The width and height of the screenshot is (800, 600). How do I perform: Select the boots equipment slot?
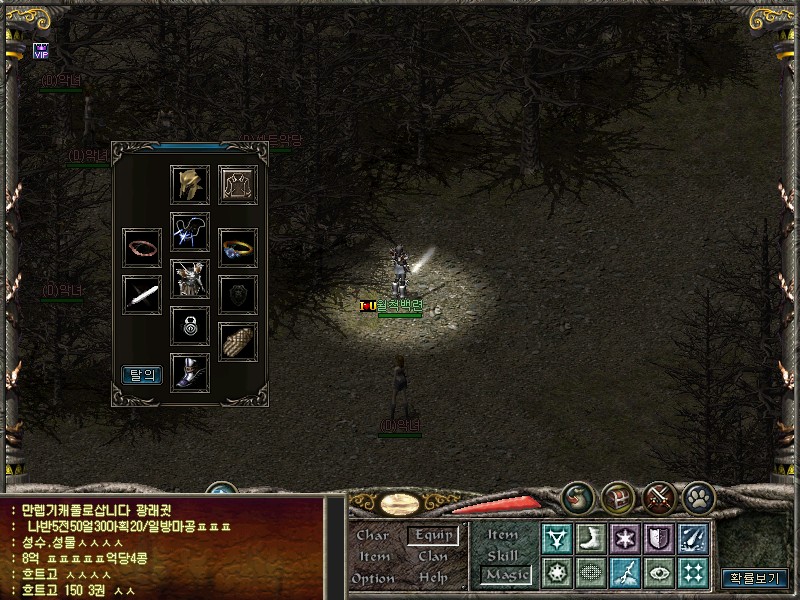190,372
